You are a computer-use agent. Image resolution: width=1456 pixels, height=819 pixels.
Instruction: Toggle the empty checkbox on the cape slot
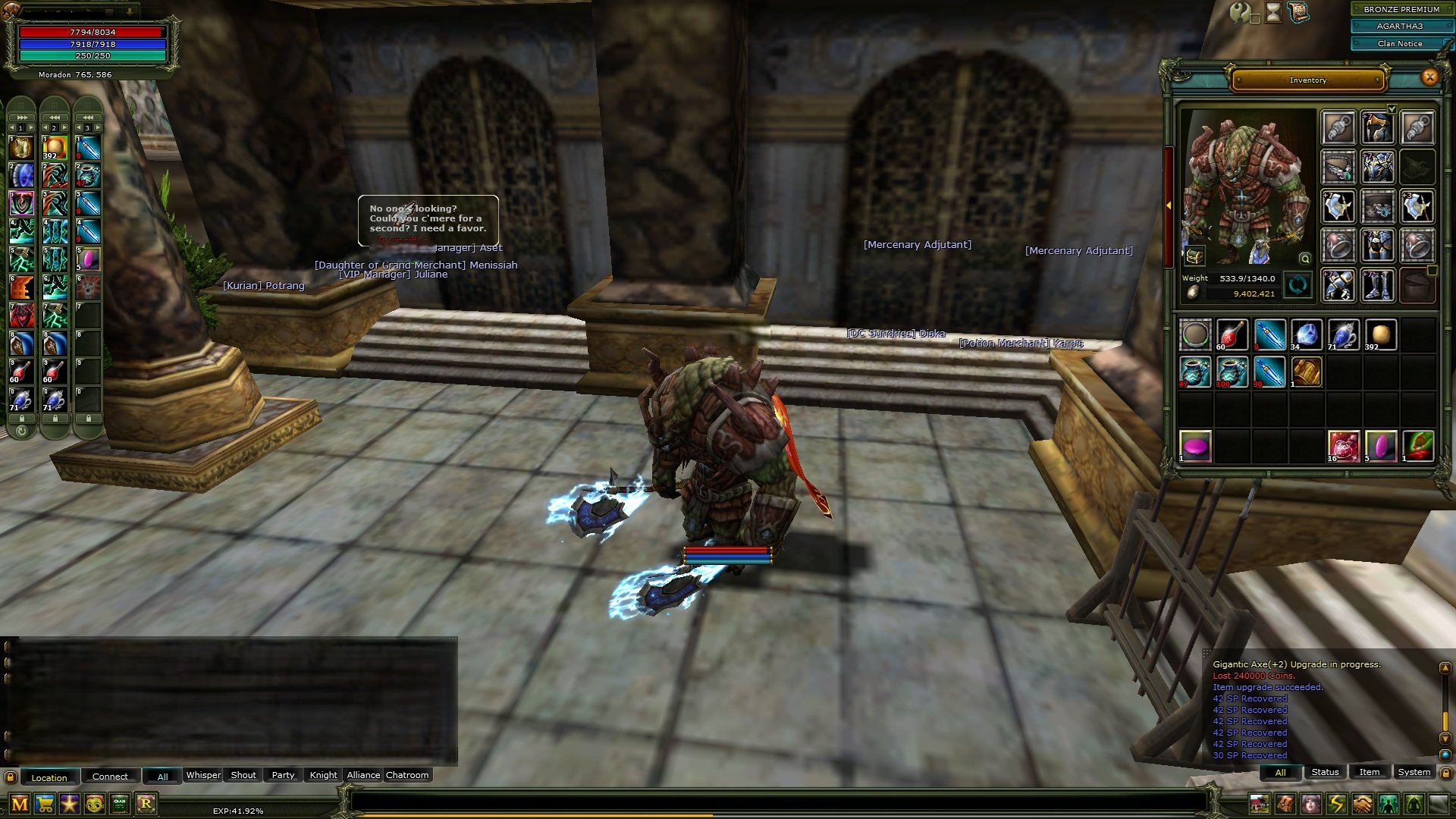click(1431, 271)
